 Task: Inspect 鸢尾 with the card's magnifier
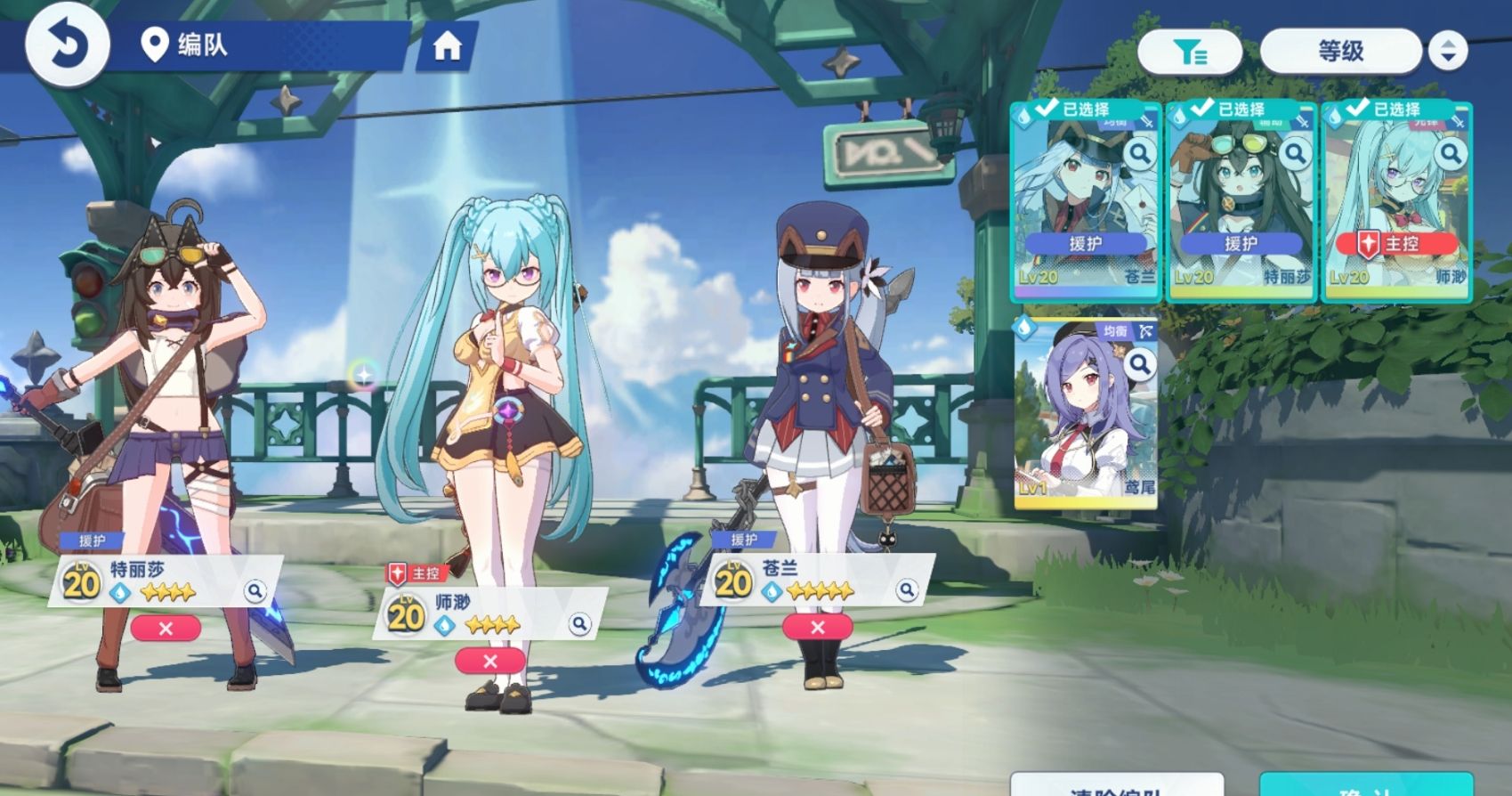click(1139, 363)
